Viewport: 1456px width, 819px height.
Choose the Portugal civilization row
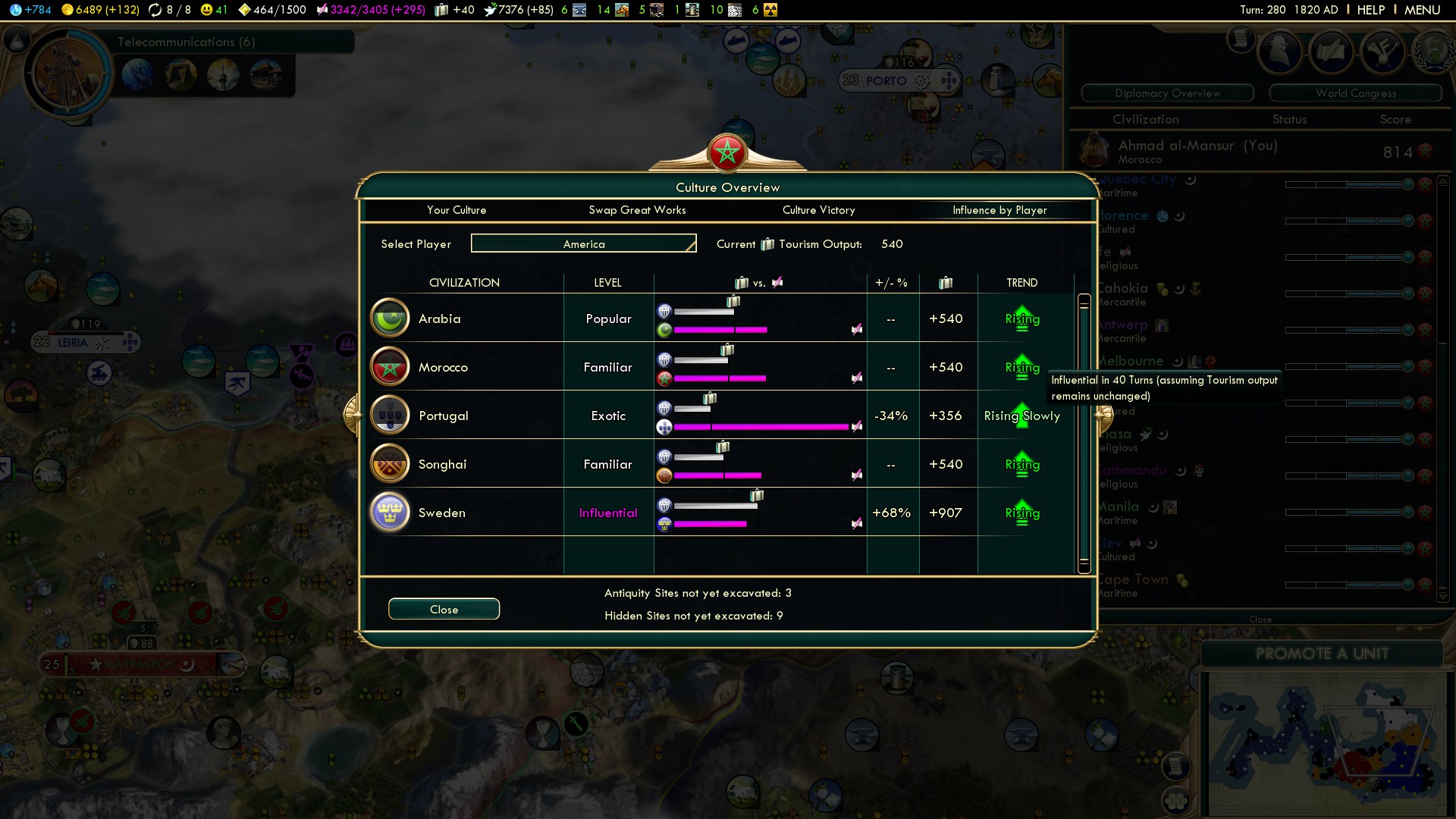click(444, 416)
